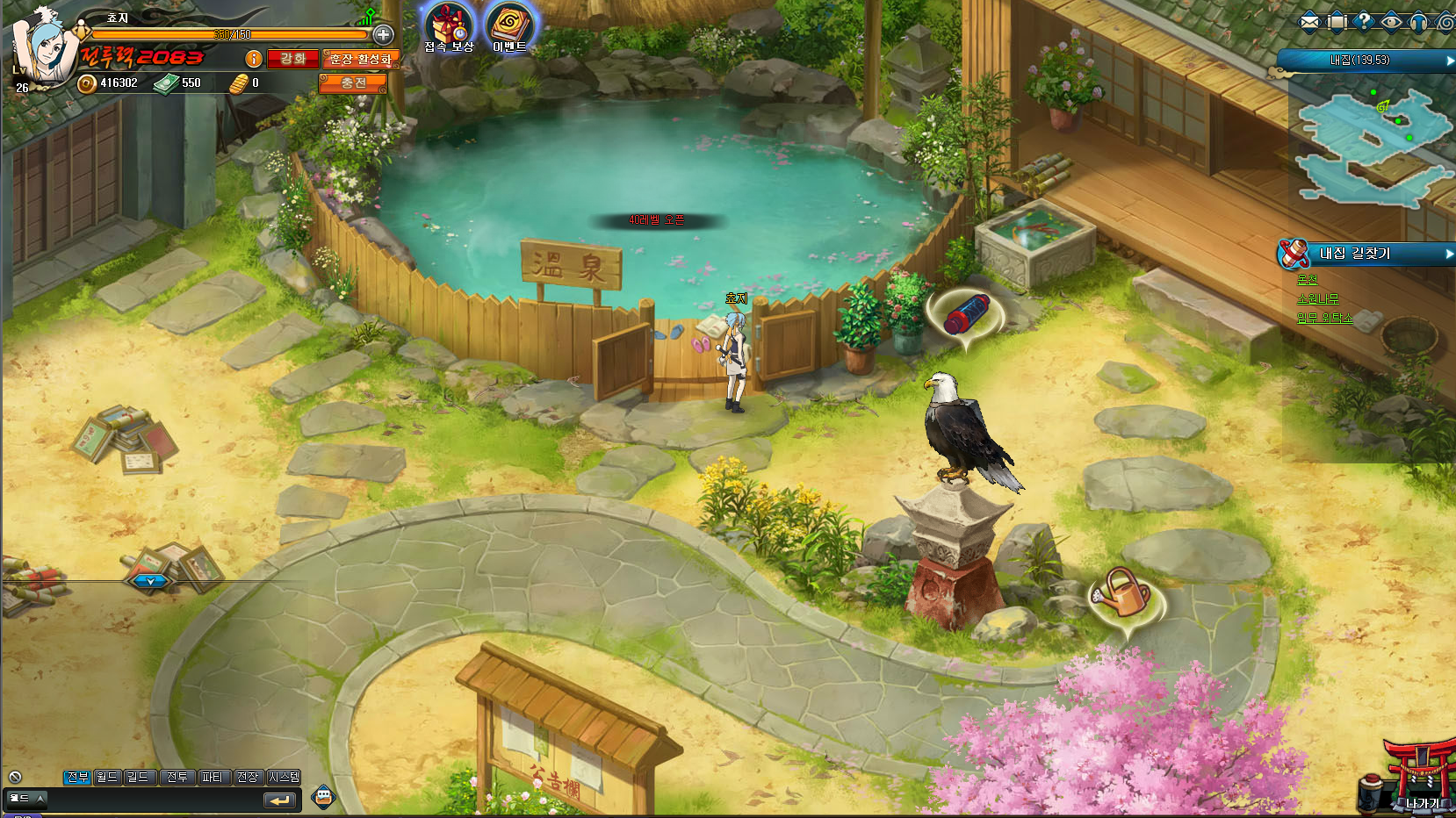Open the 접속 보상 login reward gift icon
Viewport: 1456px width, 818px height.
(448, 25)
